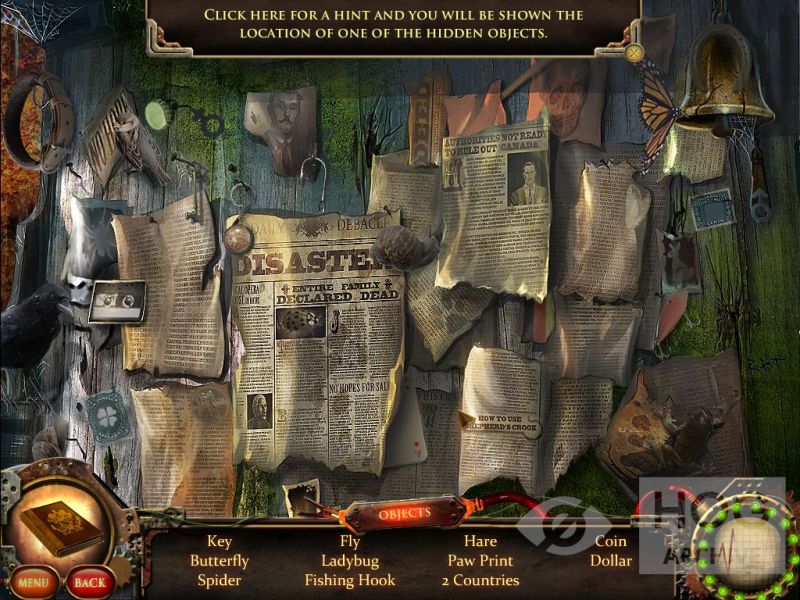Go back with the Back button
This screenshot has width=800, height=600.
click(89, 582)
